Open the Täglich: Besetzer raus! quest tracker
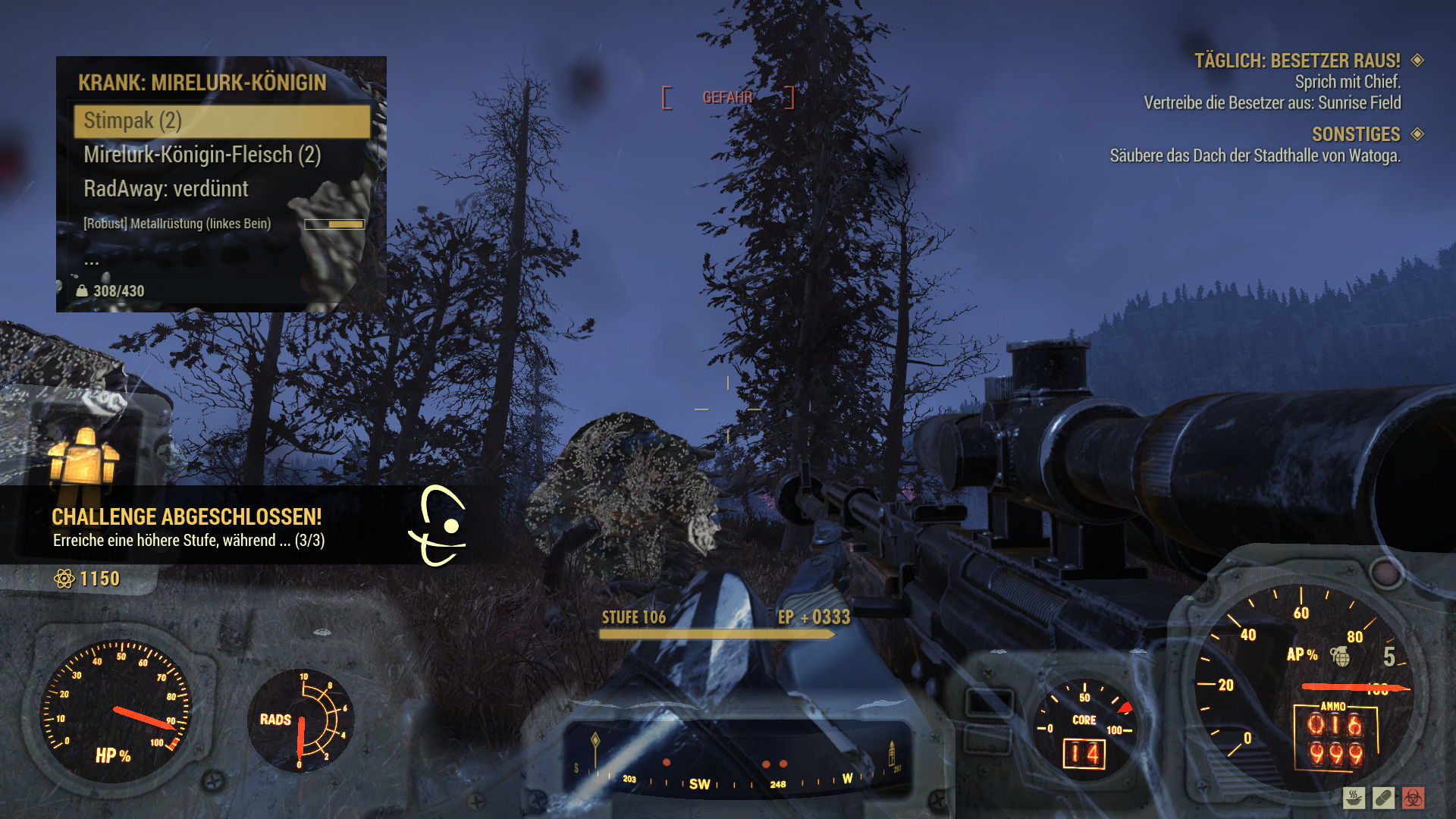Viewport: 1456px width, 819px height. tap(1297, 61)
